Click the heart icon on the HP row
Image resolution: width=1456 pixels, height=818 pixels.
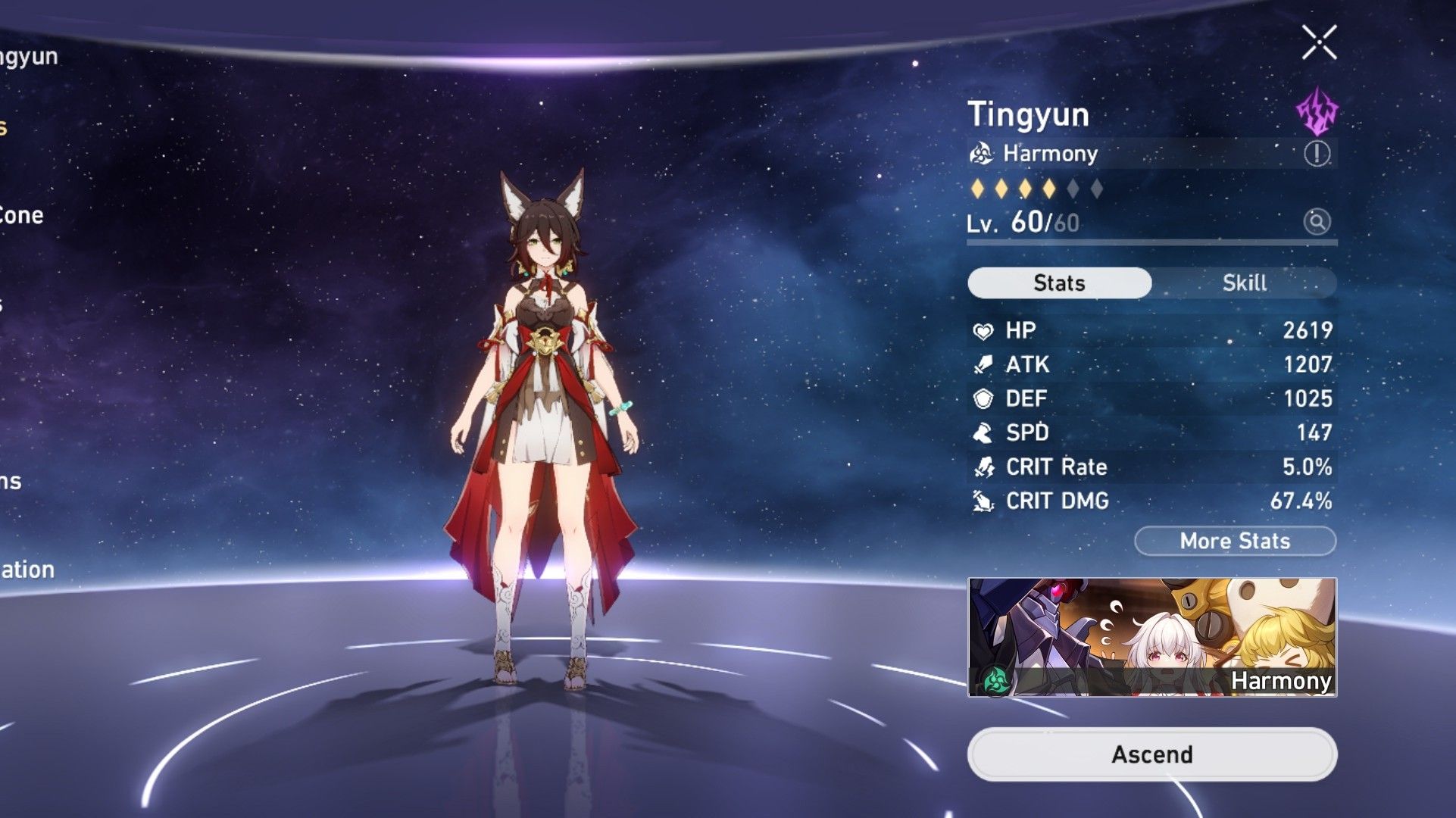pyautogui.click(x=983, y=331)
